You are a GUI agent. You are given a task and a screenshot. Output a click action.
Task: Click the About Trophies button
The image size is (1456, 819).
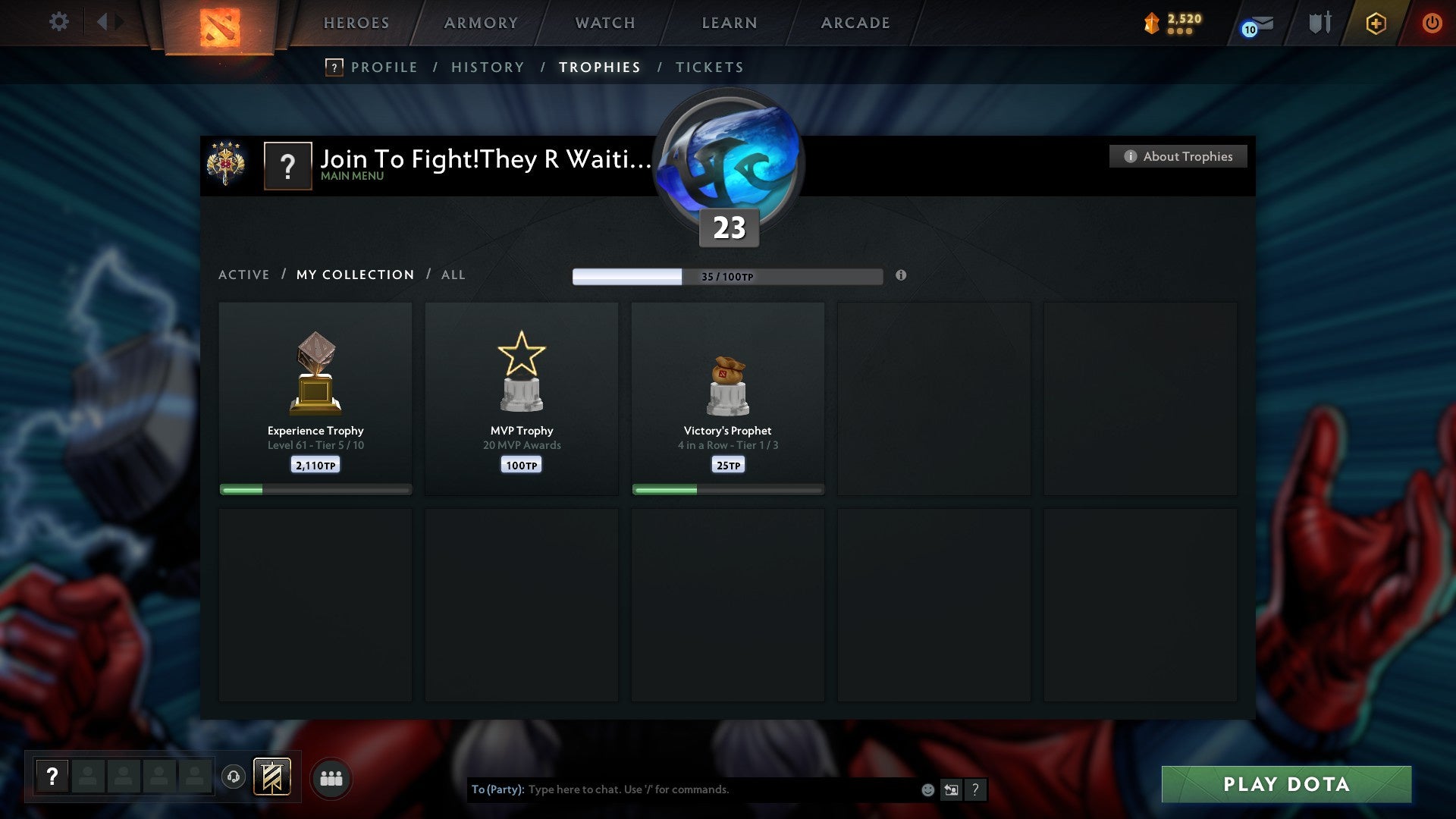(x=1178, y=156)
